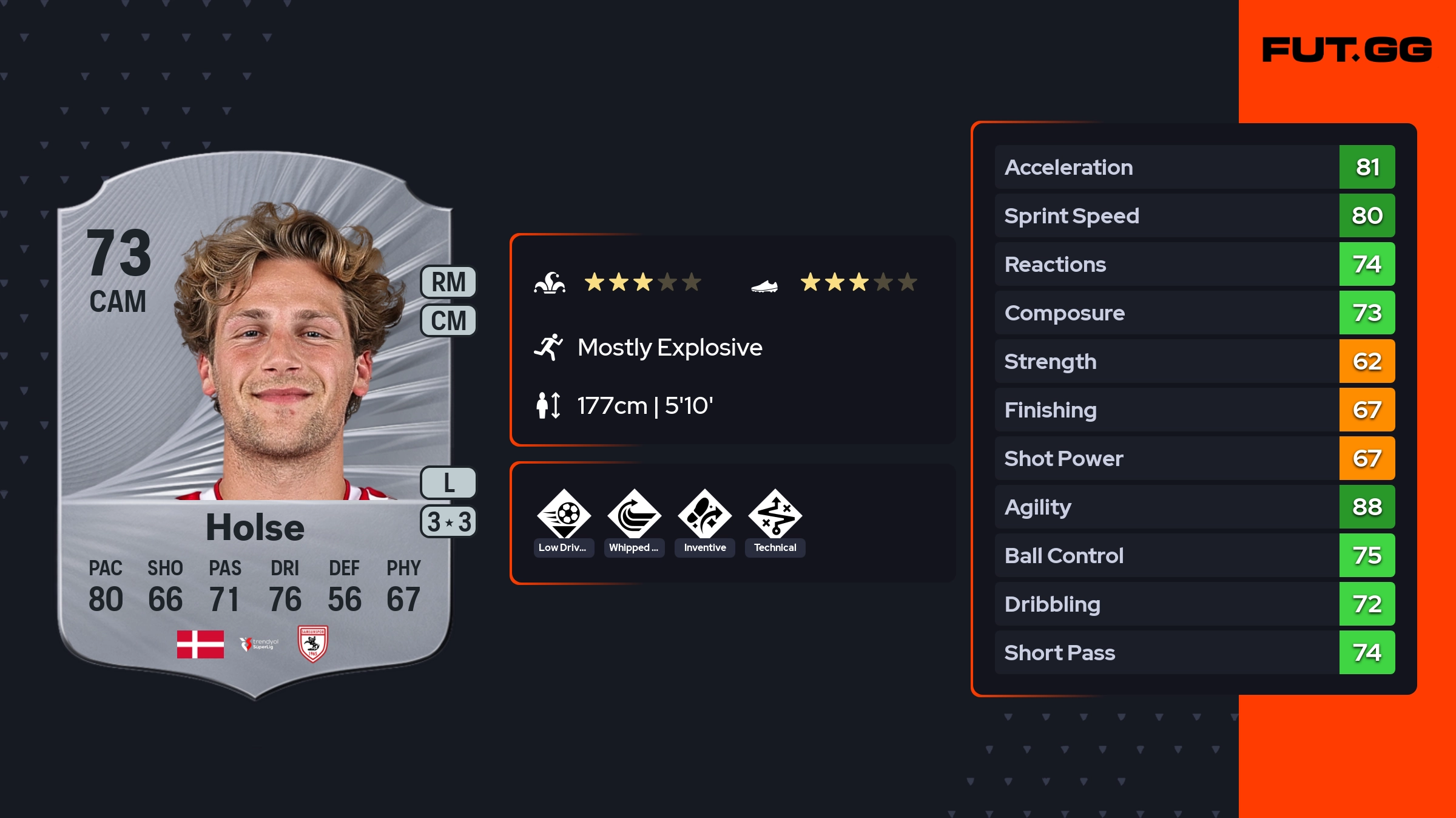
Task: Select the CM alternate position badge
Action: (448, 320)
